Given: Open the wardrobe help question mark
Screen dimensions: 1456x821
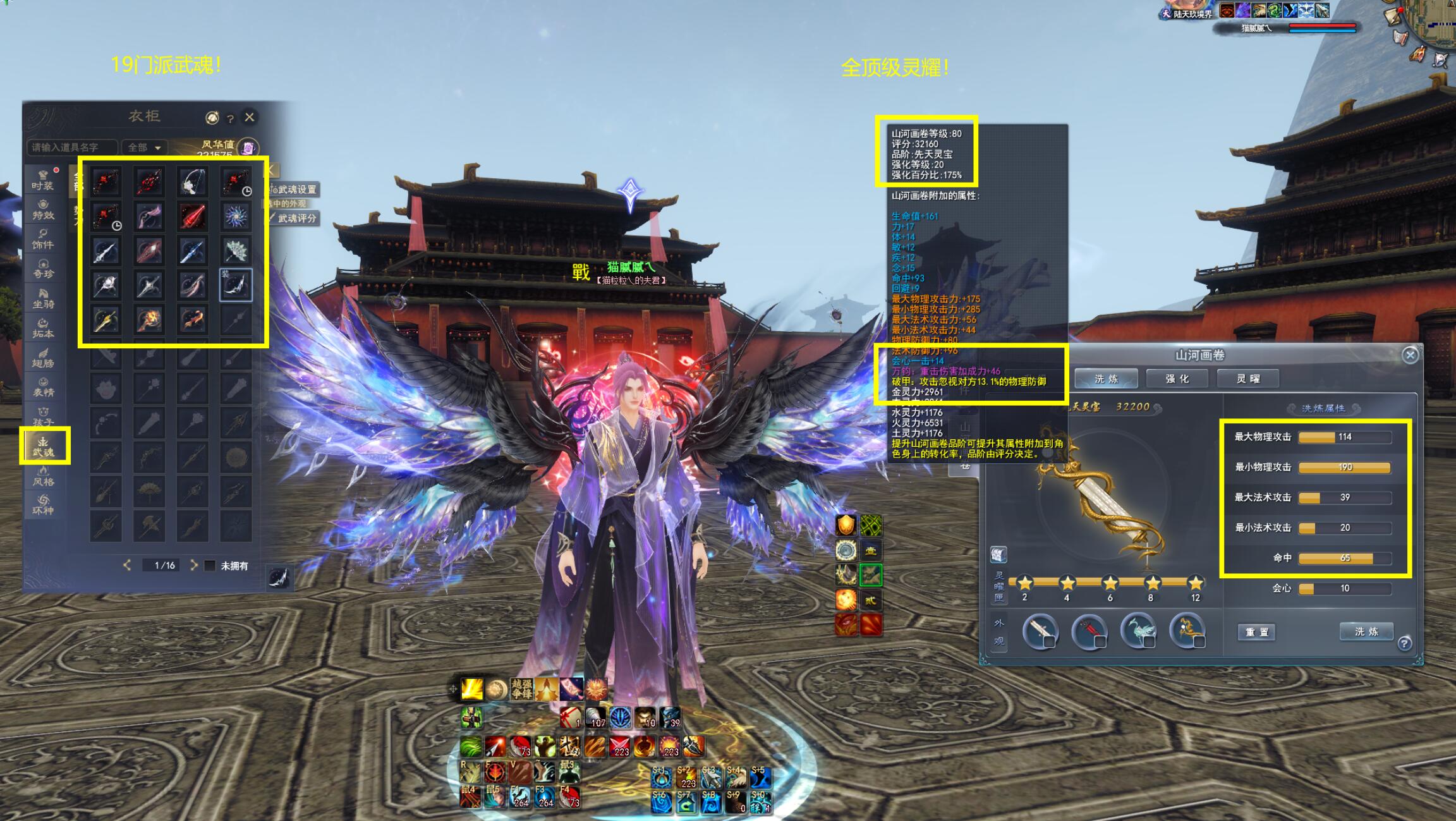Looking at the screenshot, I should [x=231, y=118].
